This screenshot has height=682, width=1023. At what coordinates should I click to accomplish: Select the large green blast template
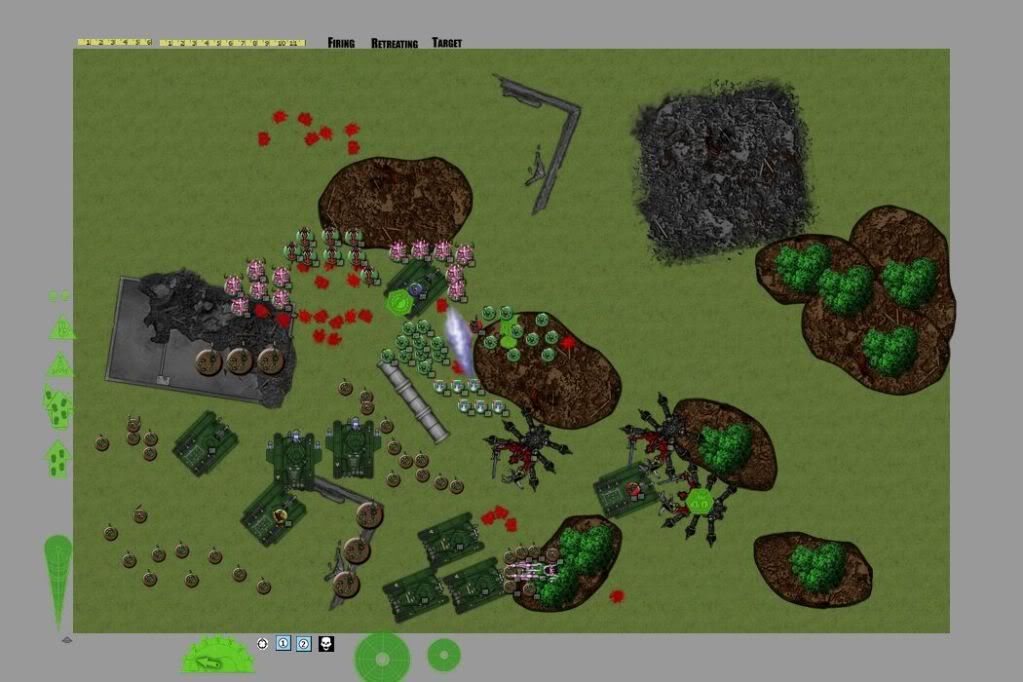click(x=382, y=657)
